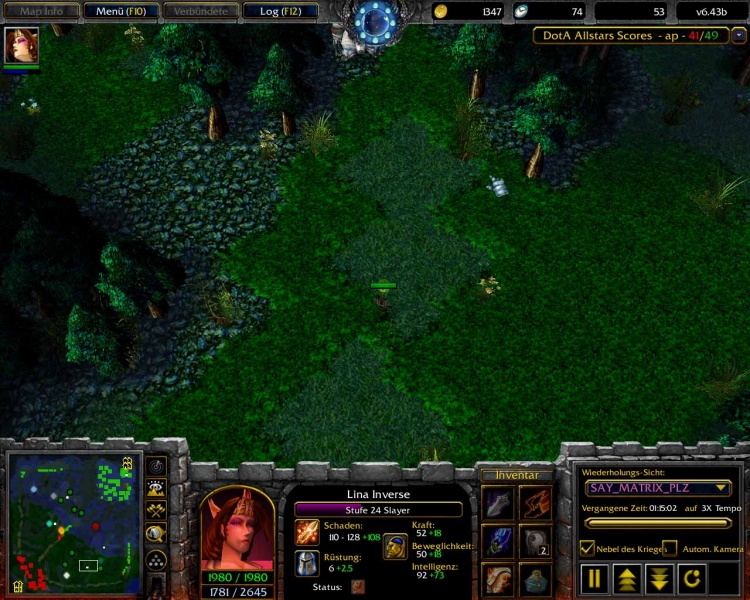Toggle the Nebel des Krieges checkbox
Image resolution: width=750 pixels, height=600 pixels.
(589, 548)
